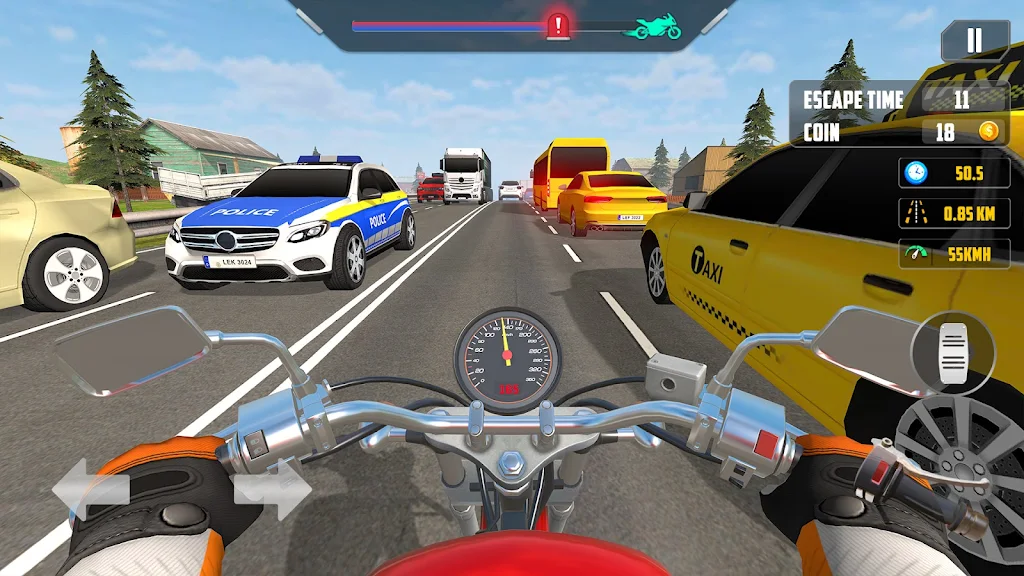1024x576 pixels.
Task: Steer left with the left arrow
Action: tap(91, 490)
